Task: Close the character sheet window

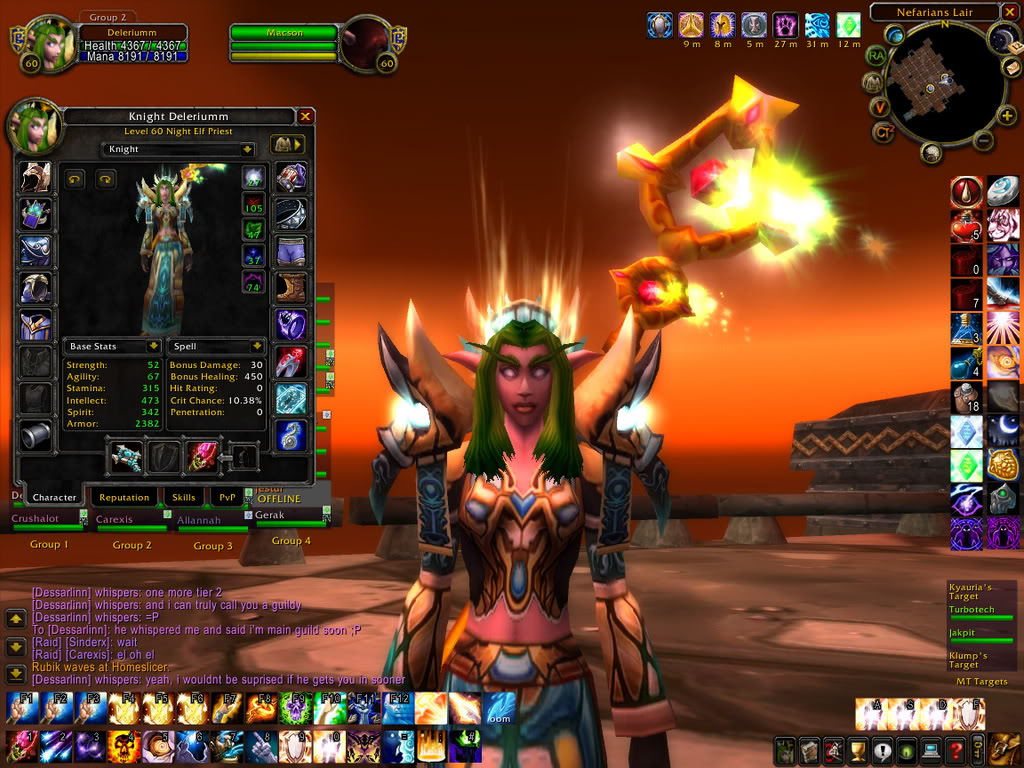Action: point(305,117)
